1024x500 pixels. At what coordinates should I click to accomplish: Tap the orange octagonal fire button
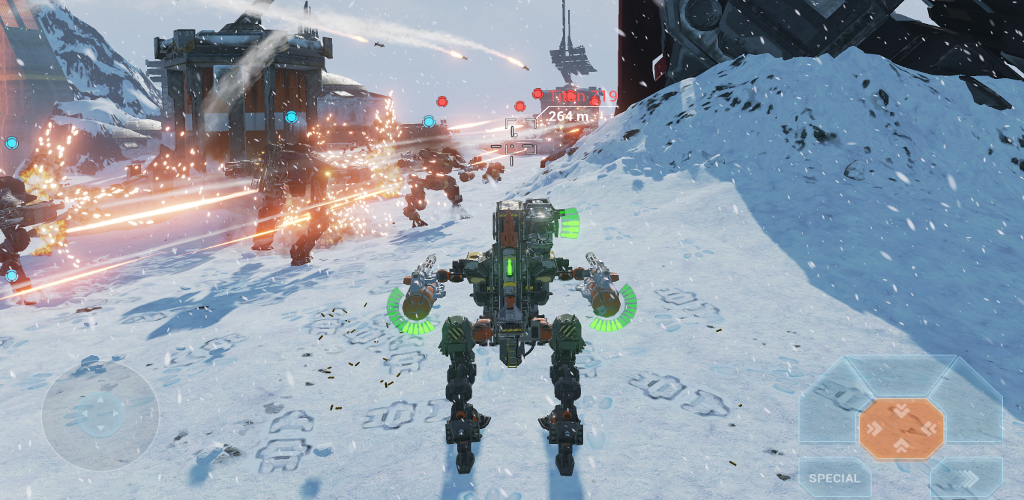(901, 428)
